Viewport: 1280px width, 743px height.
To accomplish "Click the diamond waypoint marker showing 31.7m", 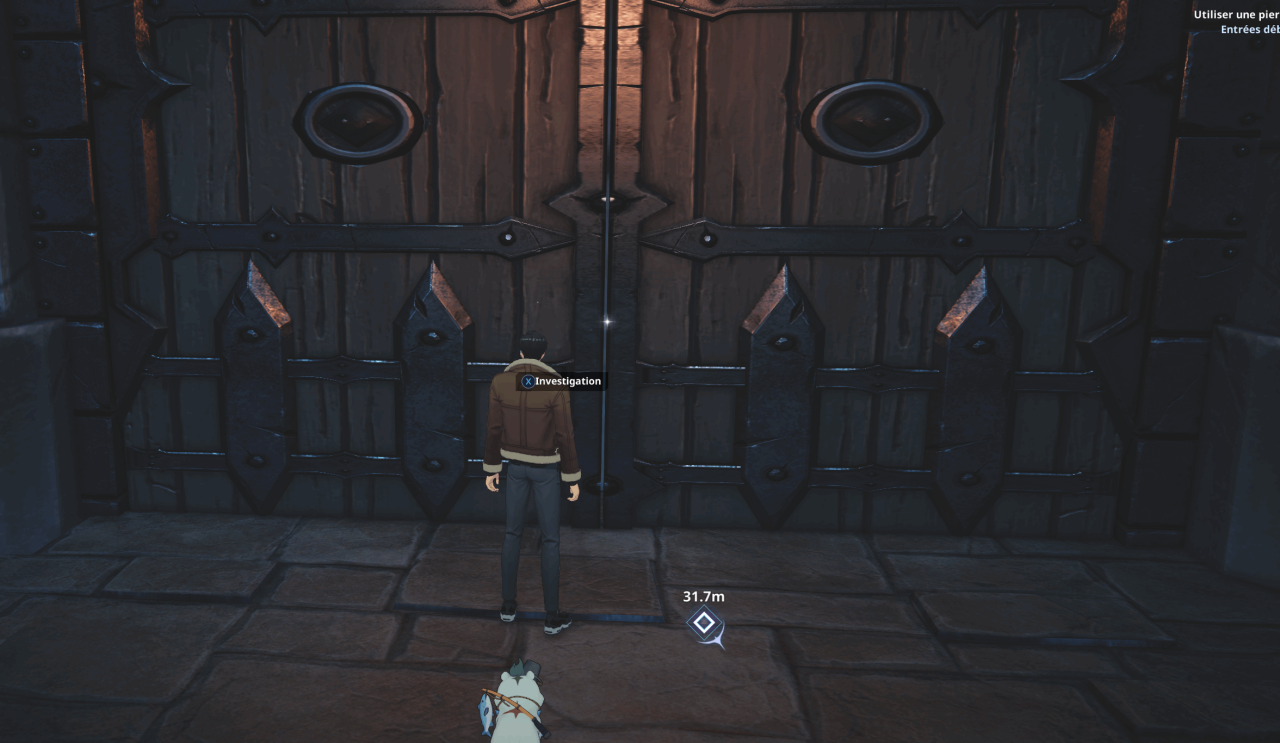I will pyautogui.click(x=704, y=624).
